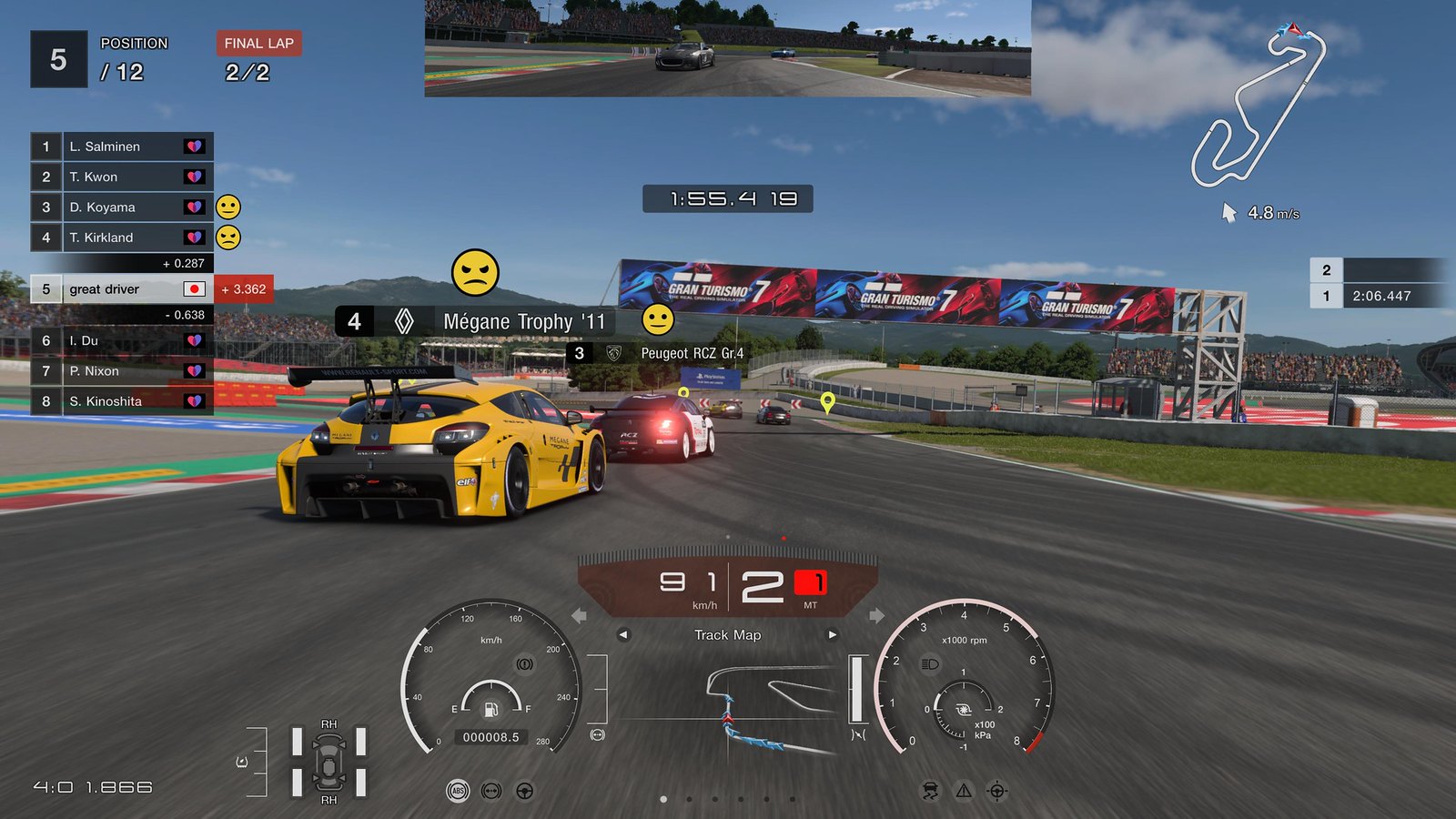Toggle the heart beside S. Kinoshita

tap(193, 400)
